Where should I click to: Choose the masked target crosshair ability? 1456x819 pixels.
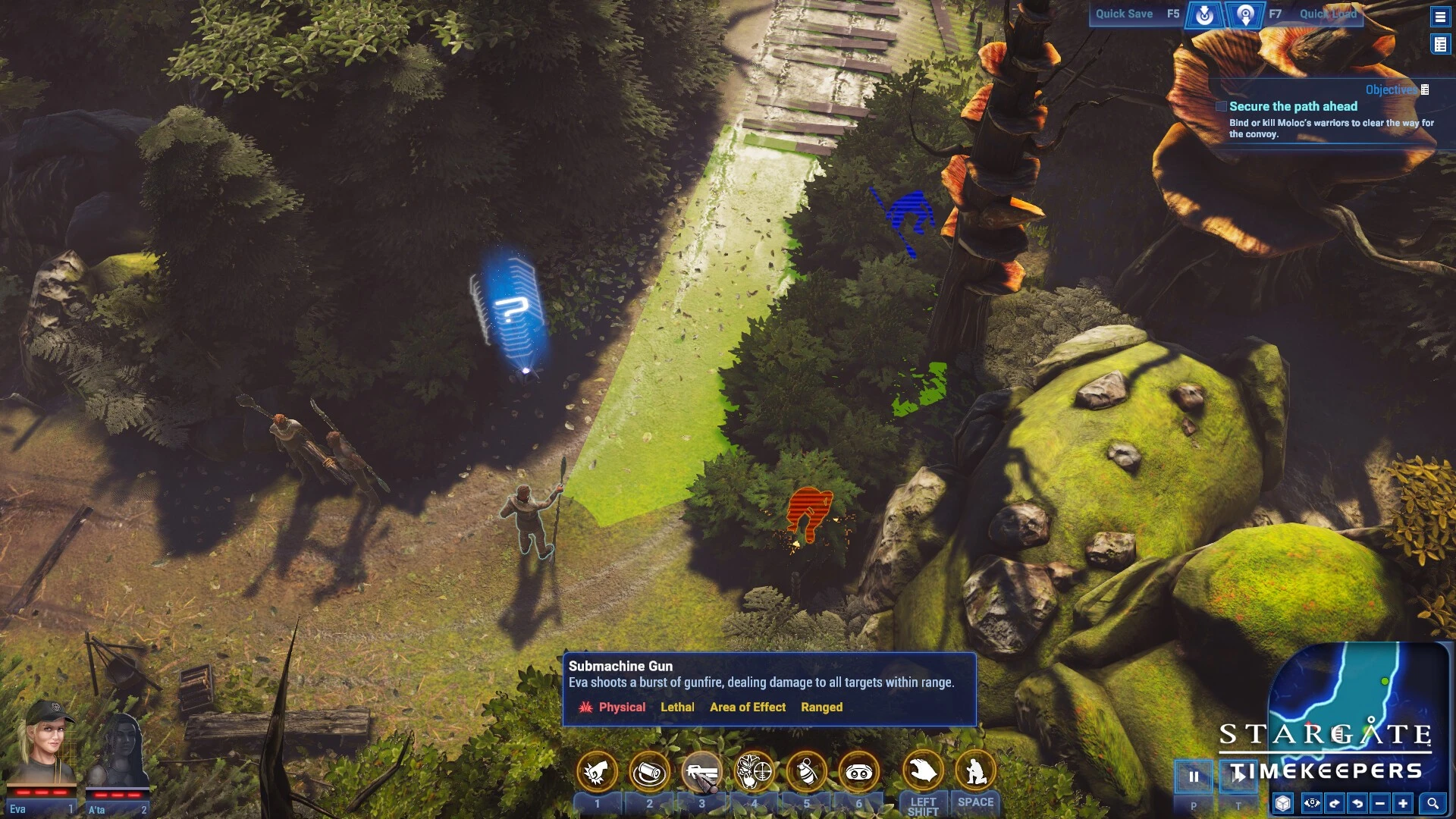pos(755,772)
